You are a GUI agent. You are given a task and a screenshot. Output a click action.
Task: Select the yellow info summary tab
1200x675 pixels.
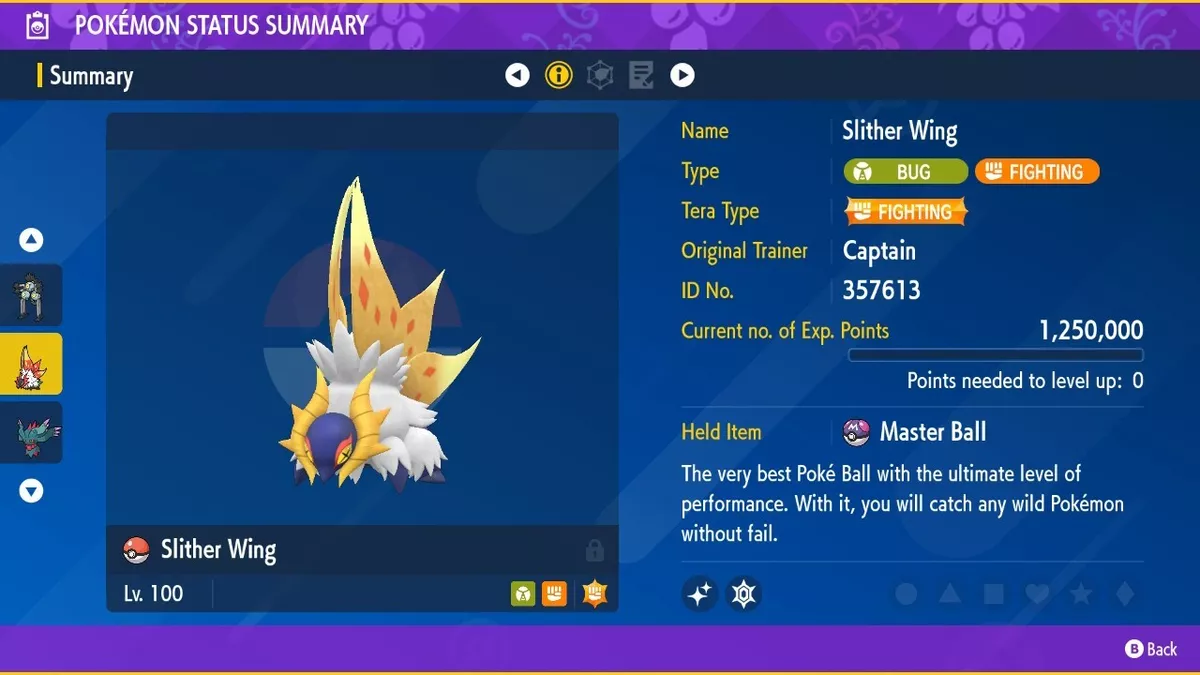(558, 75)
